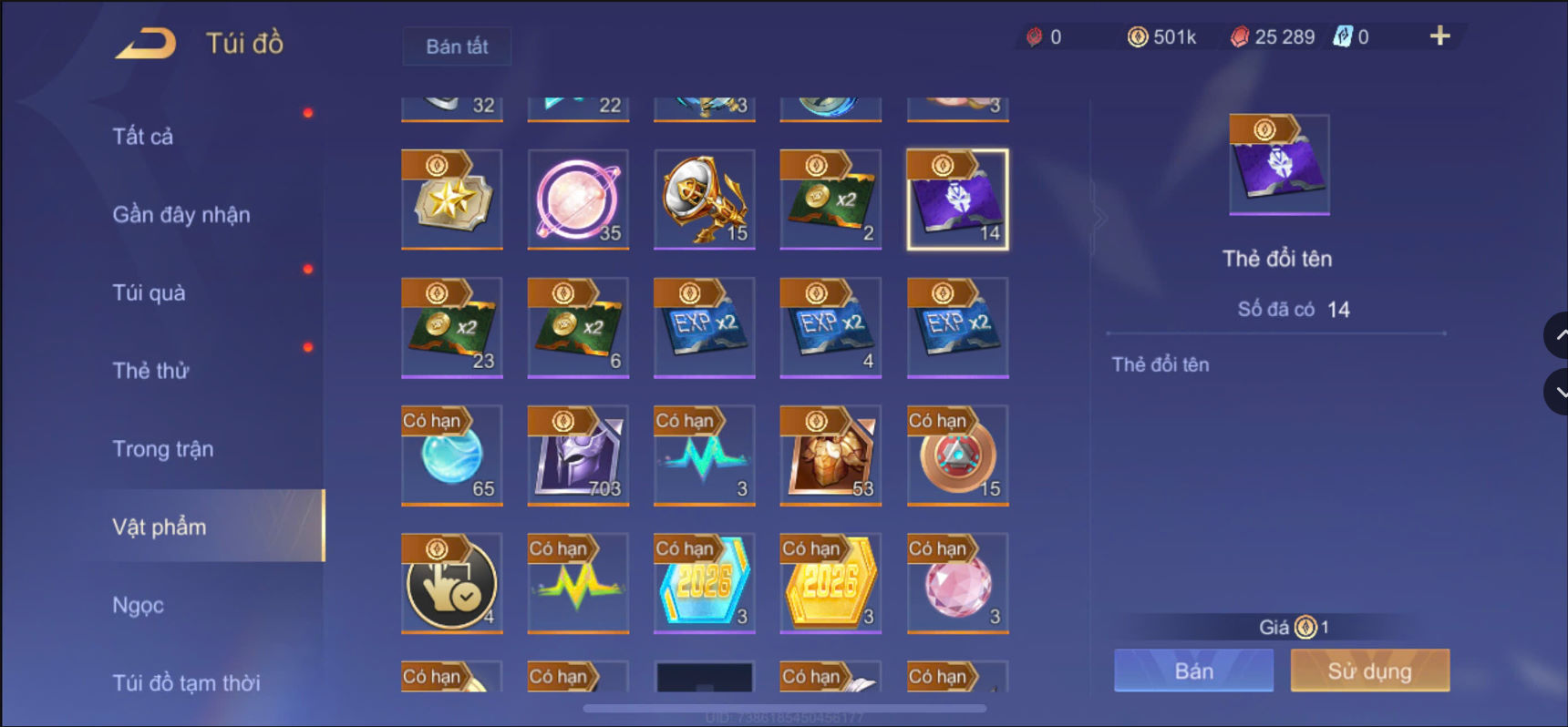Select the pink orb item with count 35

[x=578, y=199]
